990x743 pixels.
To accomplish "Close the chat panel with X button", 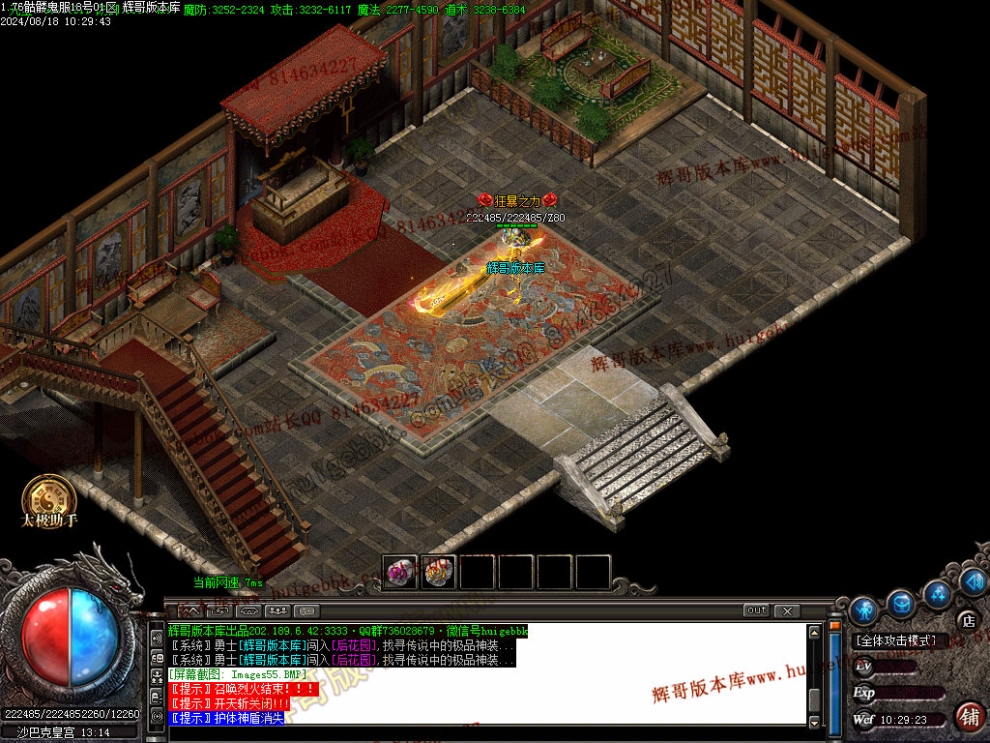I will 787,610.
